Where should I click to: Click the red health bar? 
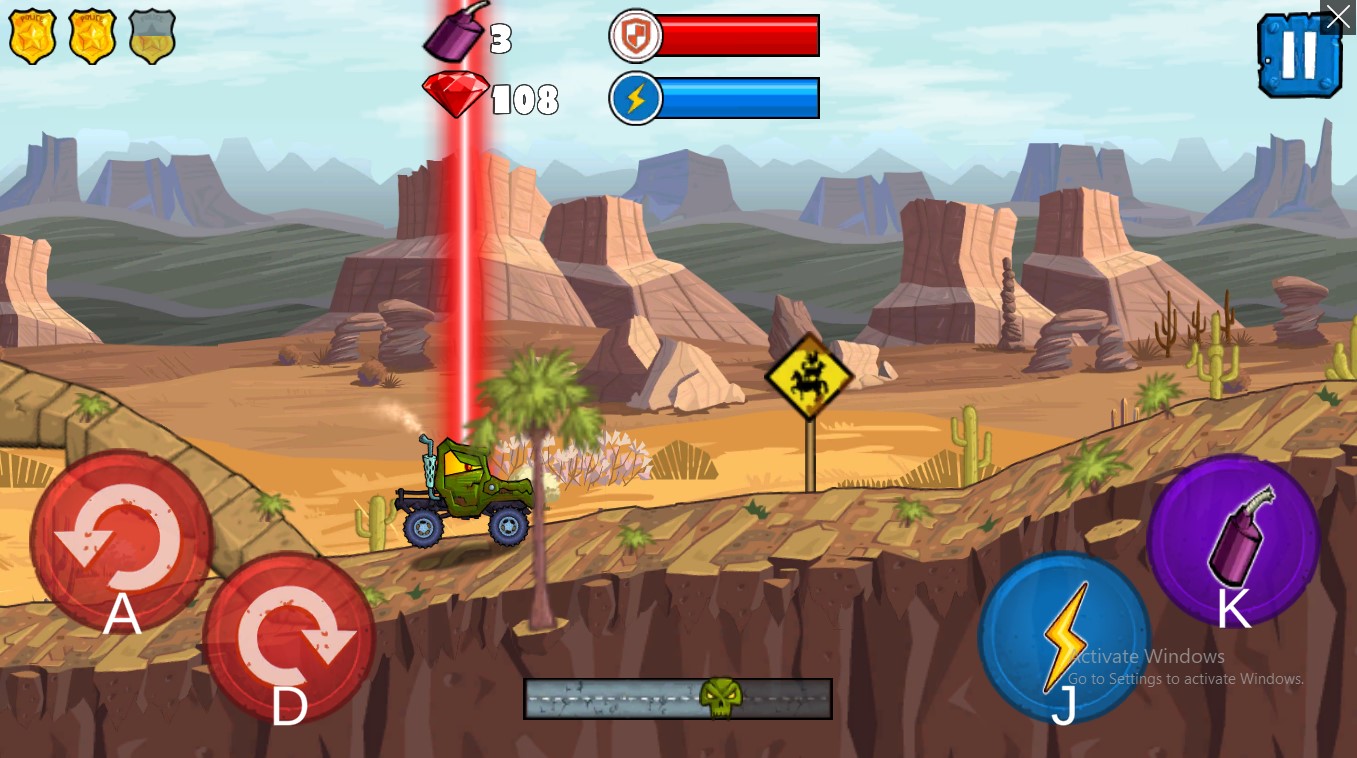[740, 35]
